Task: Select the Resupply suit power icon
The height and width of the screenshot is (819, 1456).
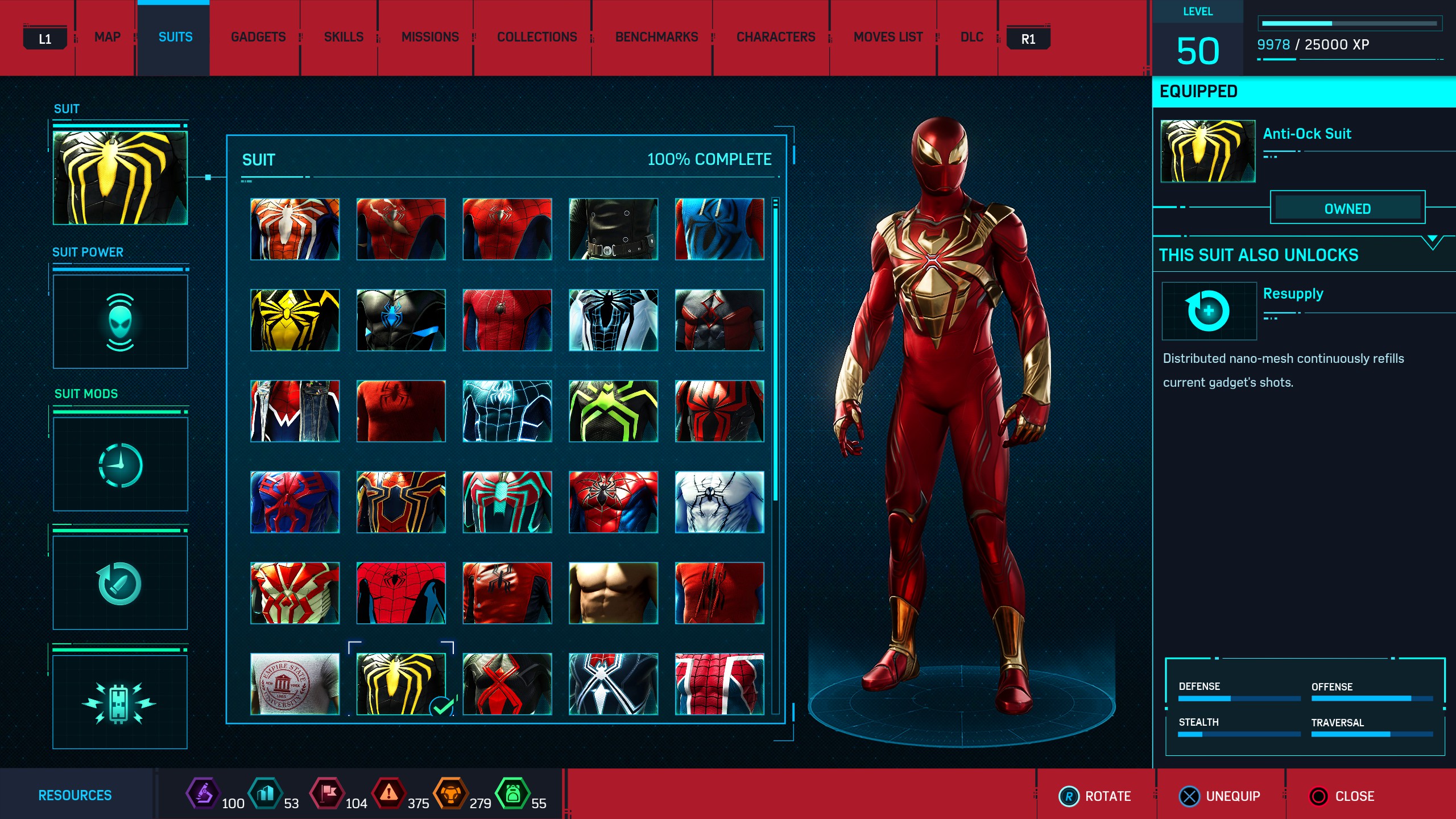Action: click(1209, 311)
